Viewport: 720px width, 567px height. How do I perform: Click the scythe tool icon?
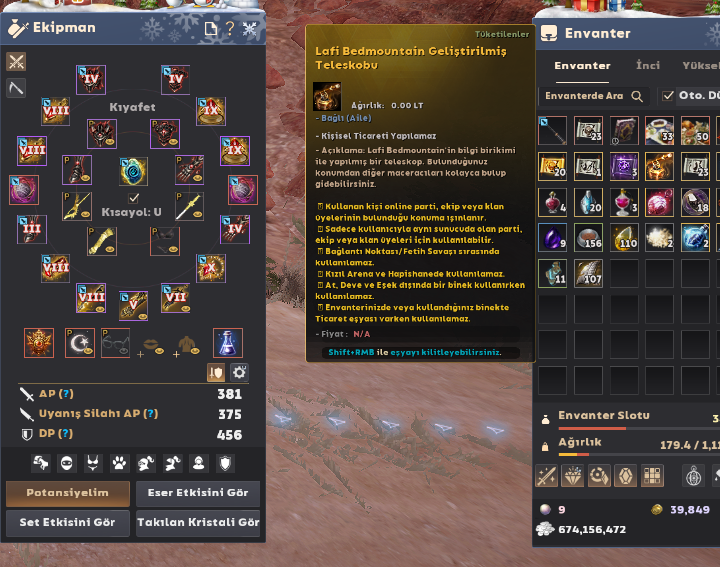coord(16,88)
